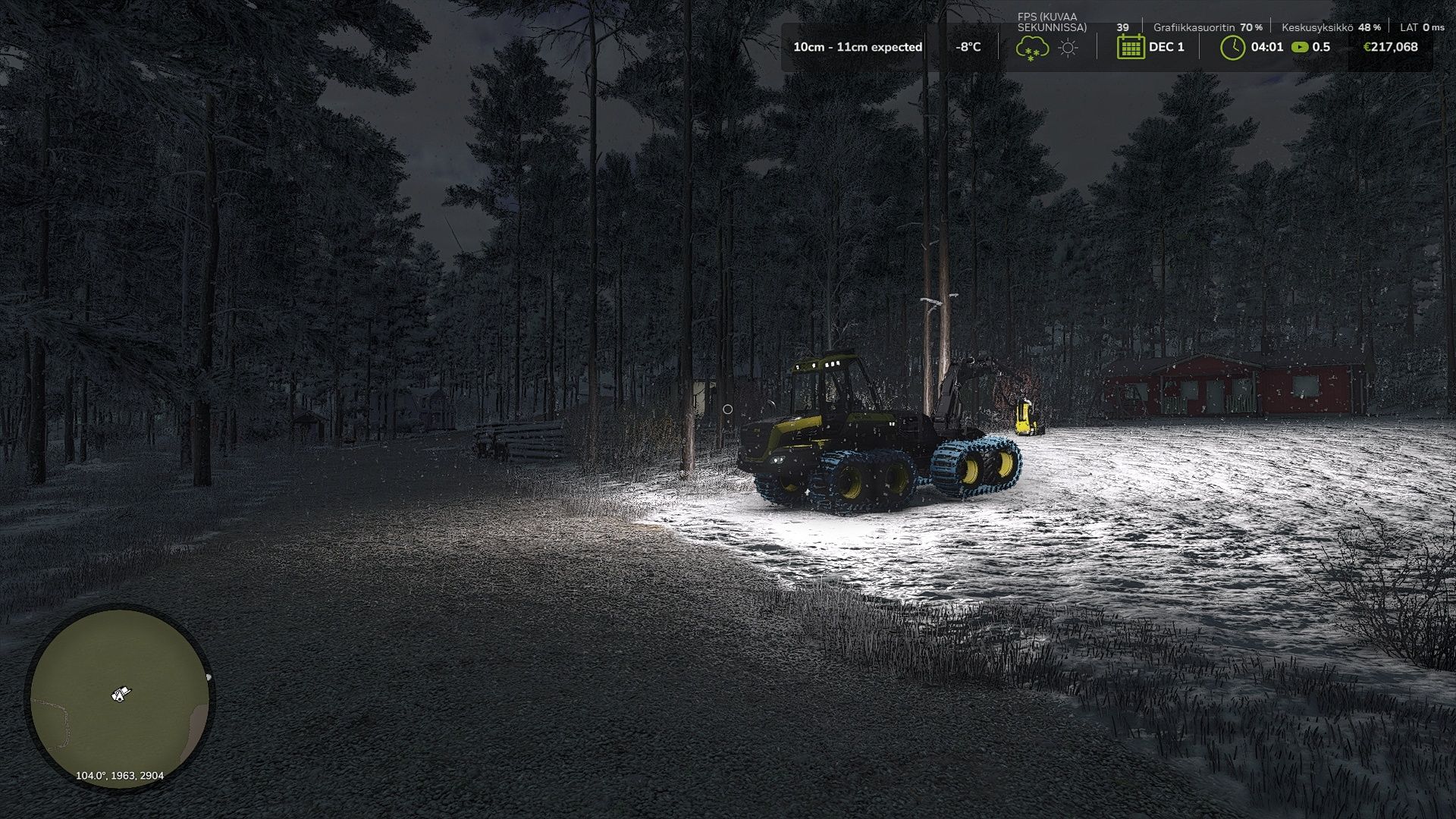Click the sun forecast icon
Viewport: 1456px width, 819px height.
click(1068, 48)
